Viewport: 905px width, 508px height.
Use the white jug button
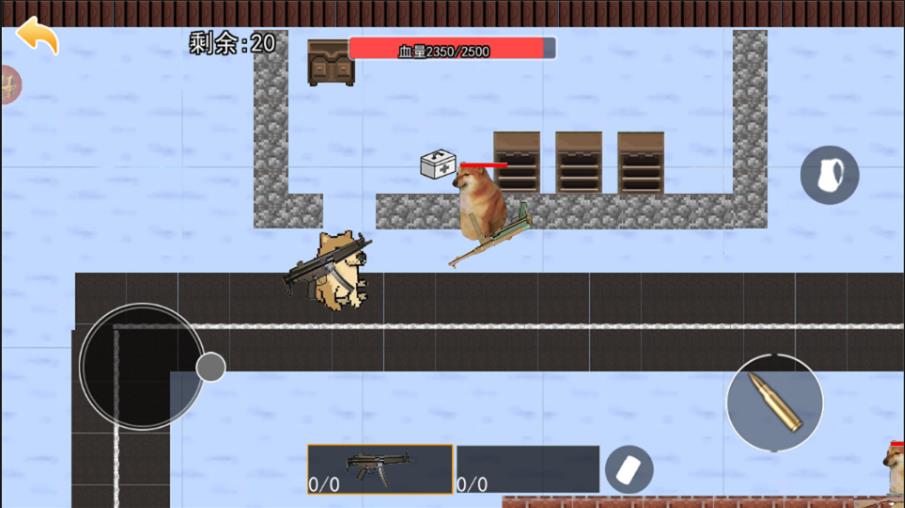[829, 175]
